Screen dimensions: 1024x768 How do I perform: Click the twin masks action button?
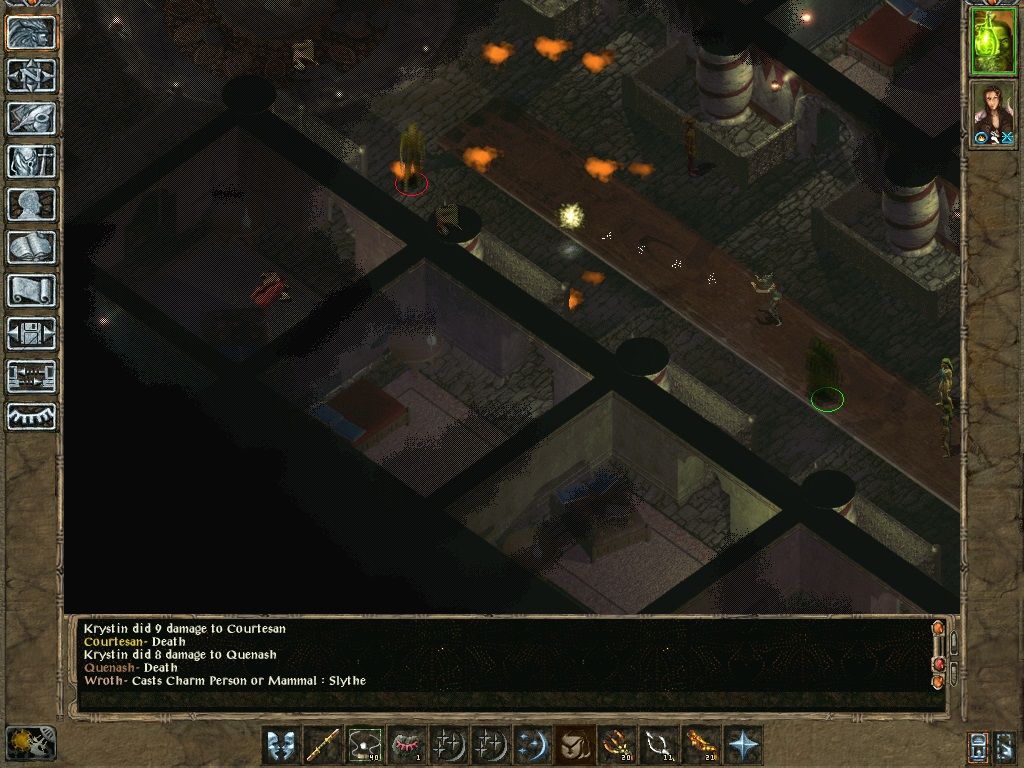[281, 746]
